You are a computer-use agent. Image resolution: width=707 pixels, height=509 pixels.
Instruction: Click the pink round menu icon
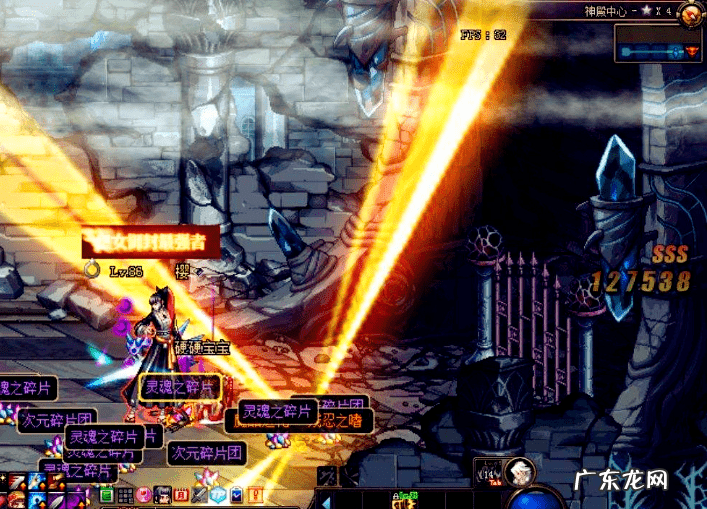[144, 495]
